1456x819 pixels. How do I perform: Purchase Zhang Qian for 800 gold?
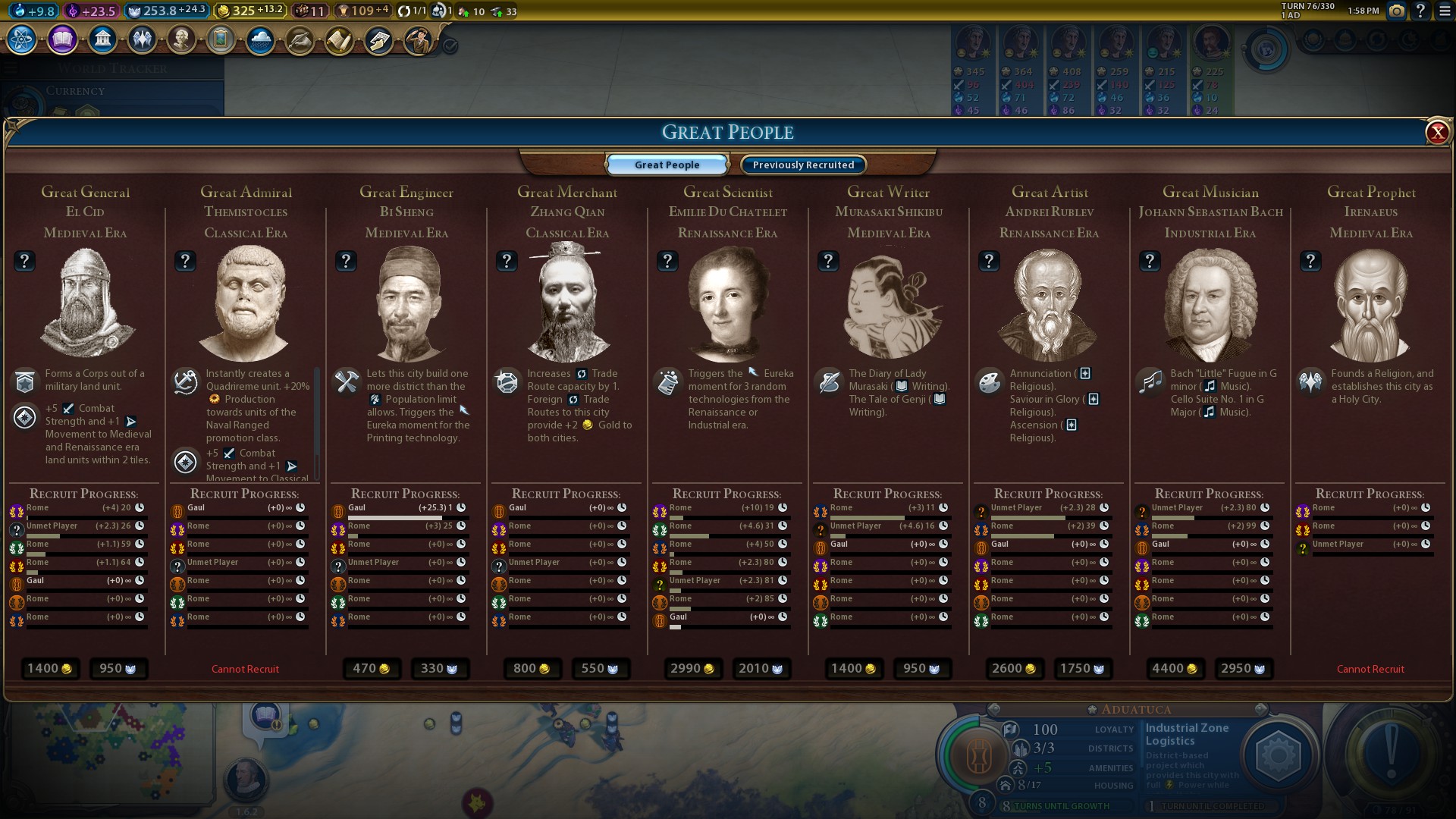point(532,668)
